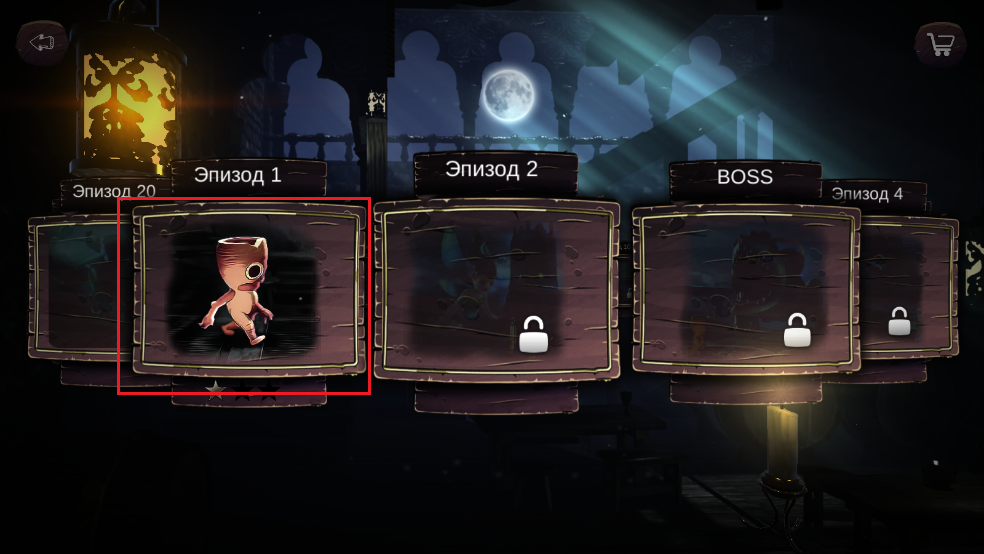The width and height of the screenshot is (984, 554).
Task: Go back using the arrow button
Action: [41, 43]
